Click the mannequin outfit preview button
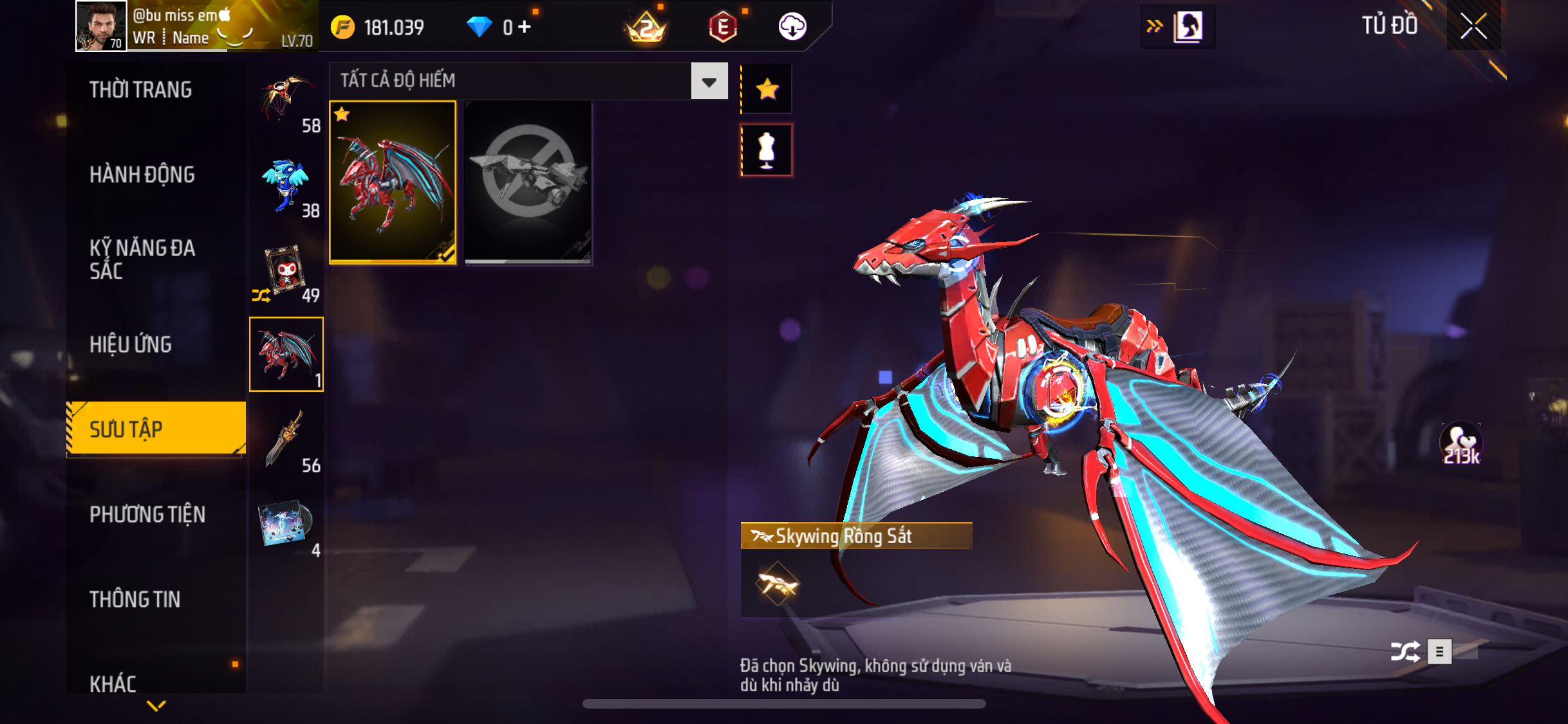 (767, 151)
